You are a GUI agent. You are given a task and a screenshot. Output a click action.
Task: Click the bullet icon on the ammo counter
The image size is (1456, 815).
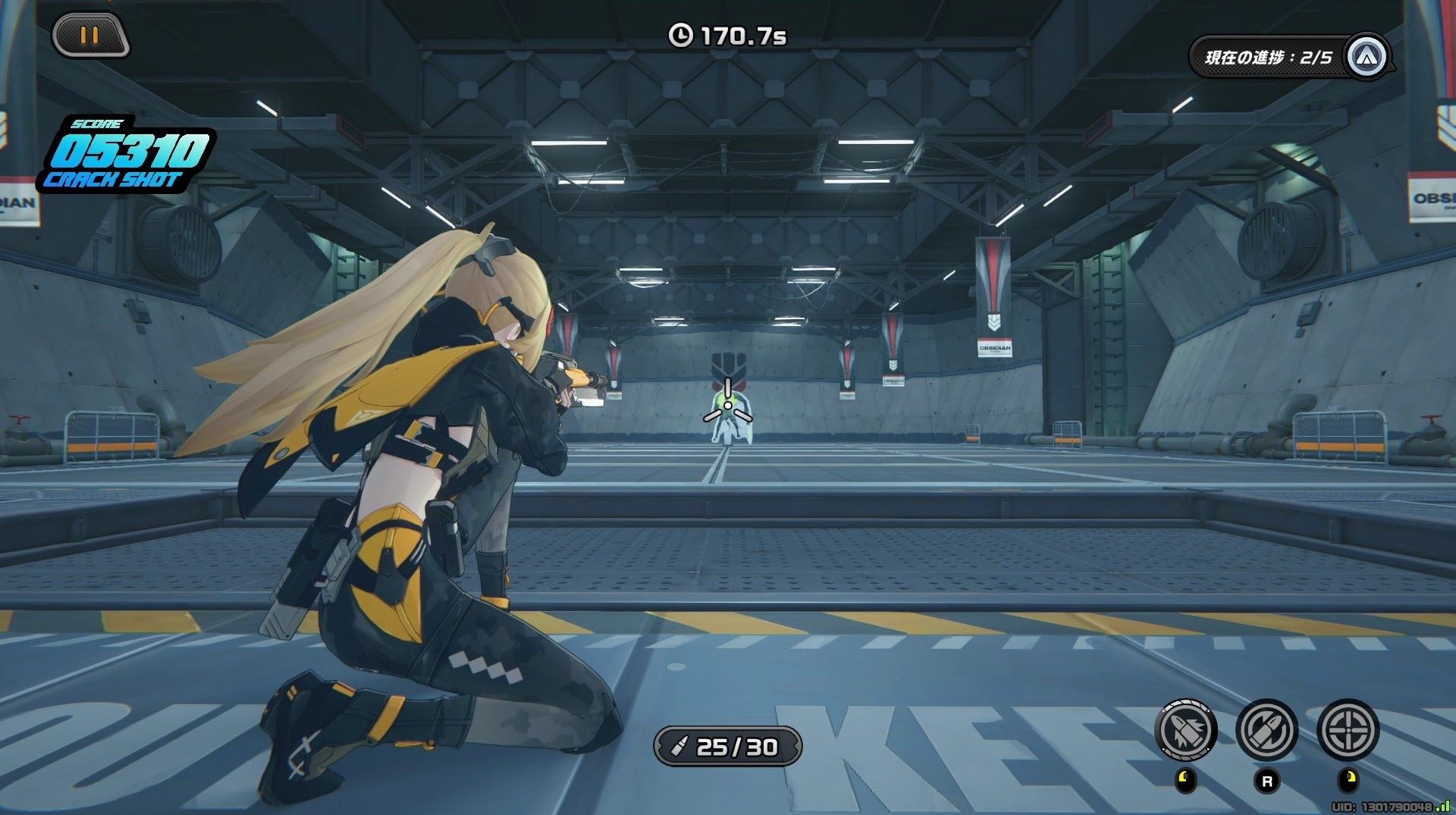[x=680, y=748]
